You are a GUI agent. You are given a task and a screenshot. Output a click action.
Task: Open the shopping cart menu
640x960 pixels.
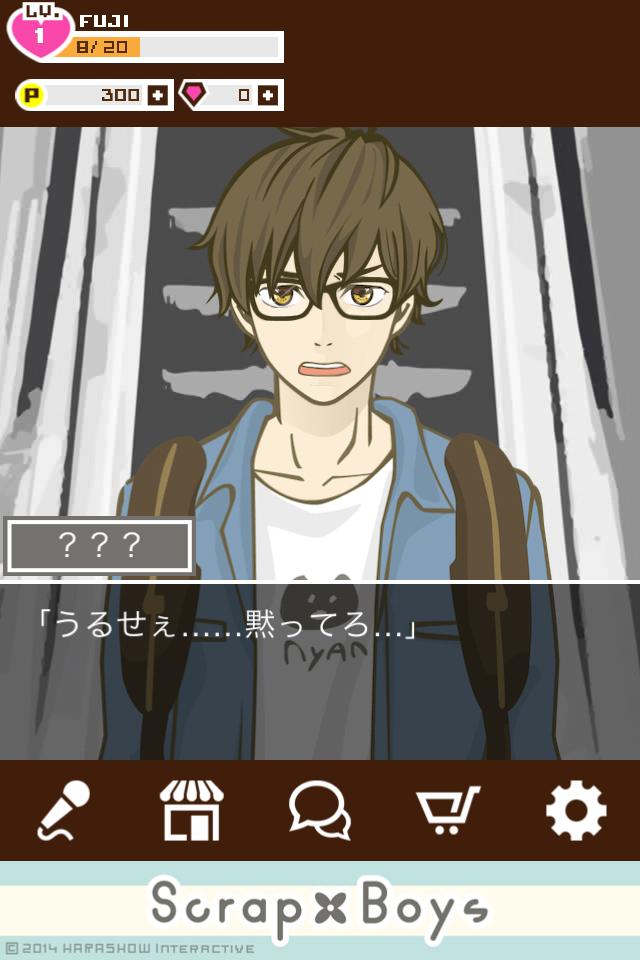(x=447, y=810)
